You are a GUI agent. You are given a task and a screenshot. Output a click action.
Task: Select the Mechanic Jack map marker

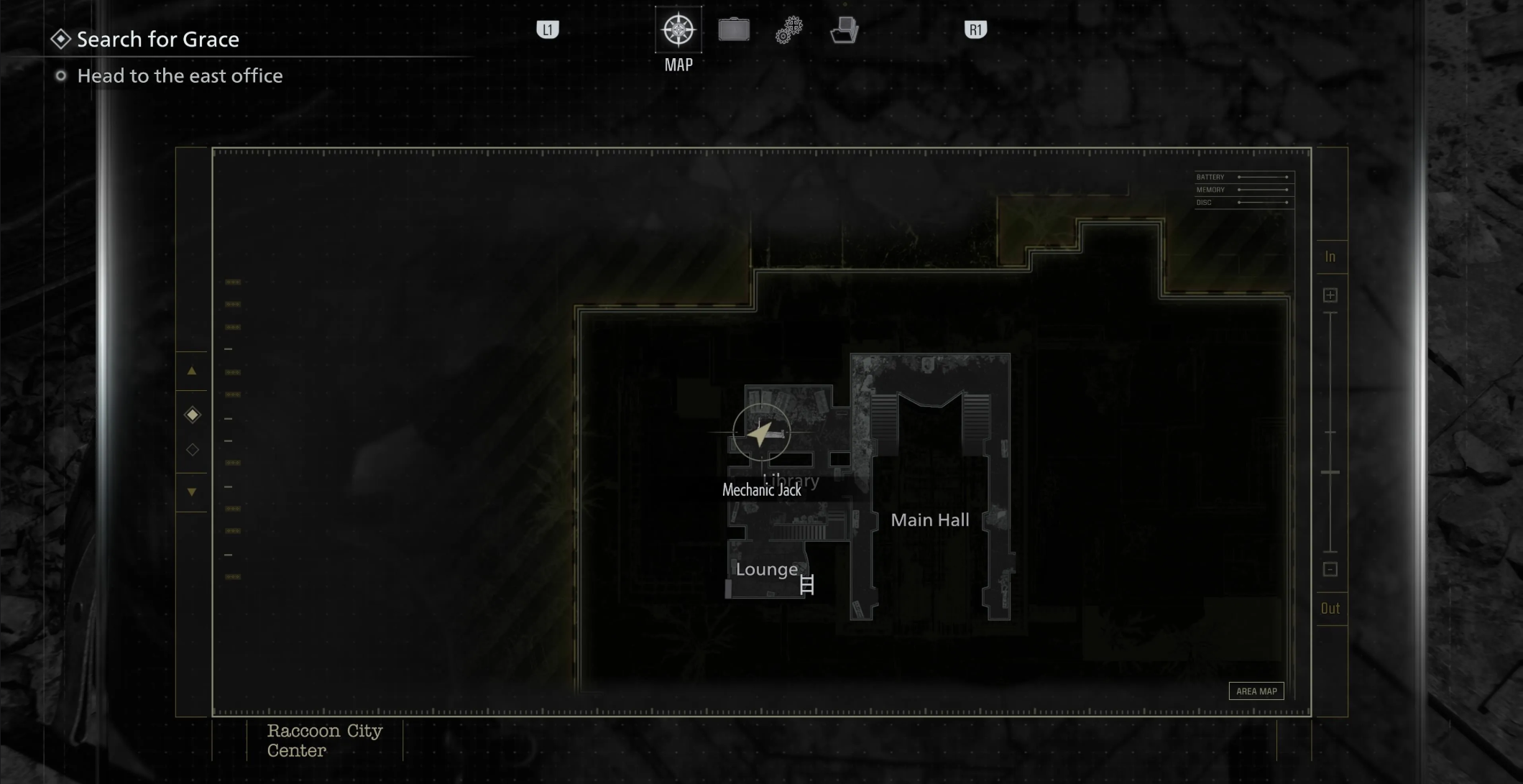761,433
